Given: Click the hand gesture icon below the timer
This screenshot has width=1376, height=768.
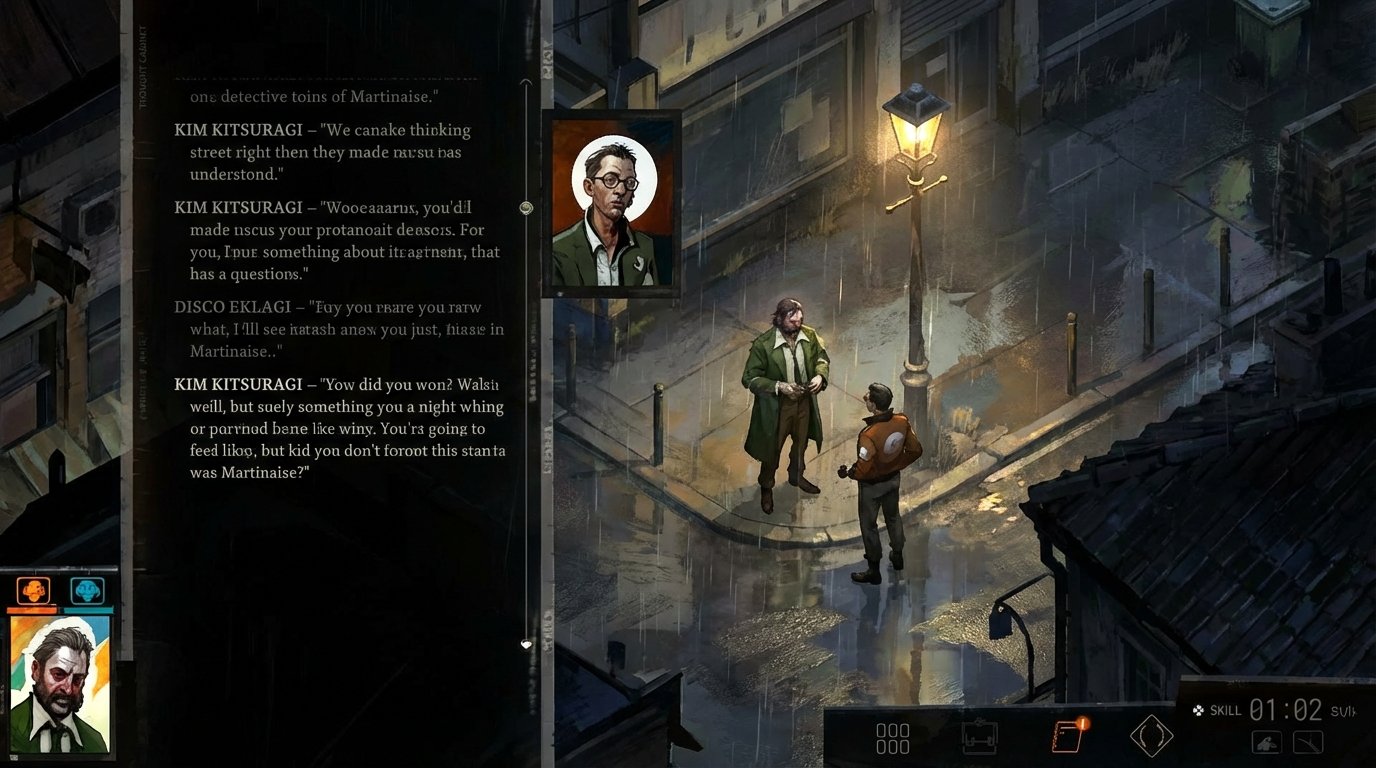Looking at the screenshot, I should (1265, 744).
